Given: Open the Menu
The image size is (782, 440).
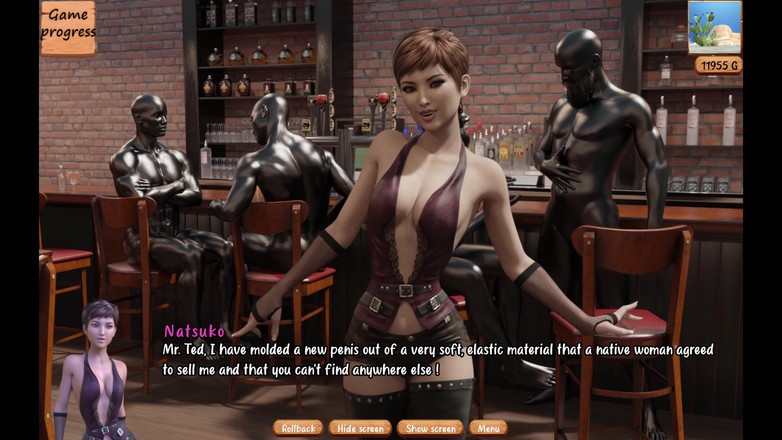Looking at the screenshot, I should tap(488, 428).
